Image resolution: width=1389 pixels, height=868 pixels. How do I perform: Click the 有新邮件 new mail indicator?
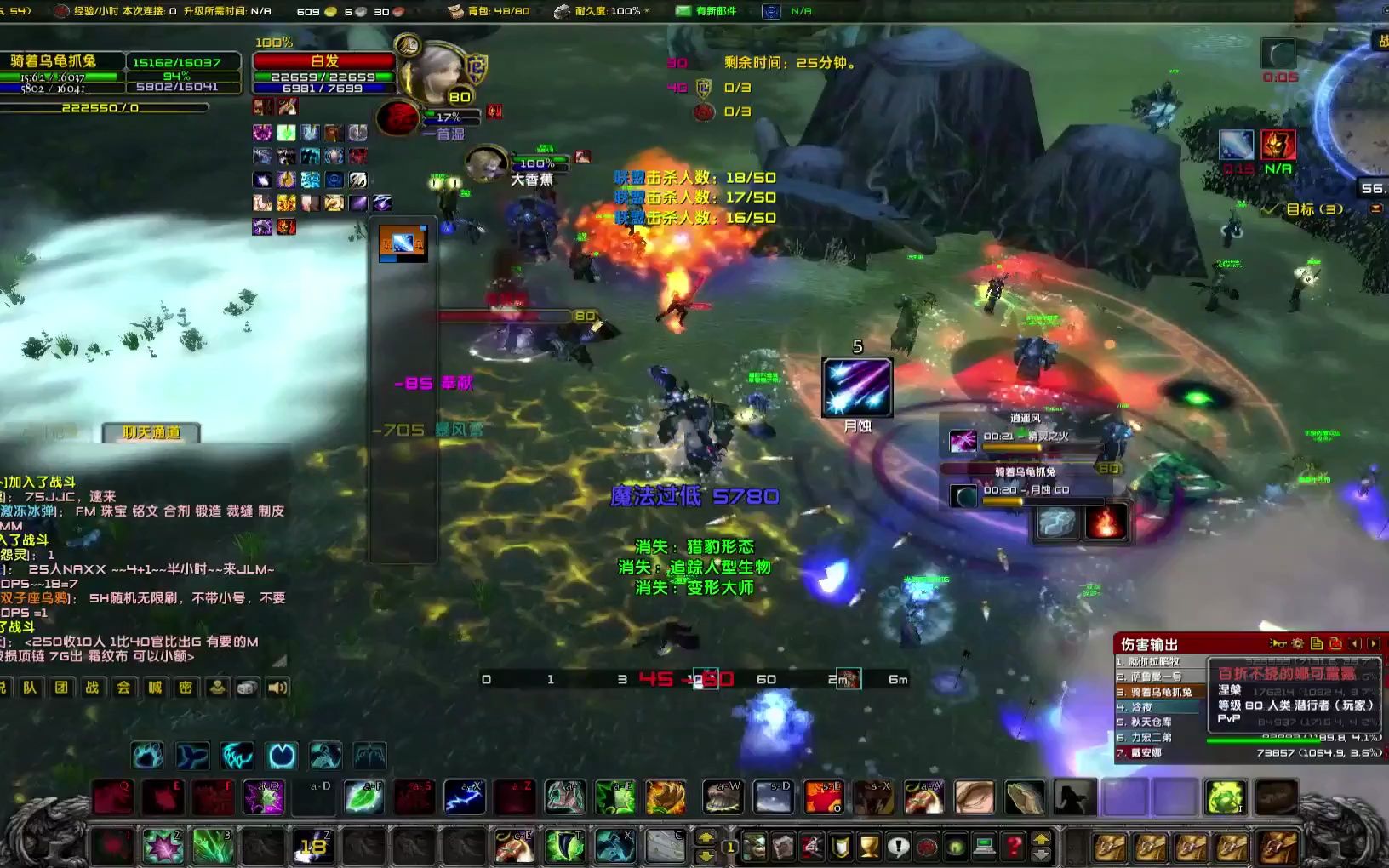(x=706, y=11)
